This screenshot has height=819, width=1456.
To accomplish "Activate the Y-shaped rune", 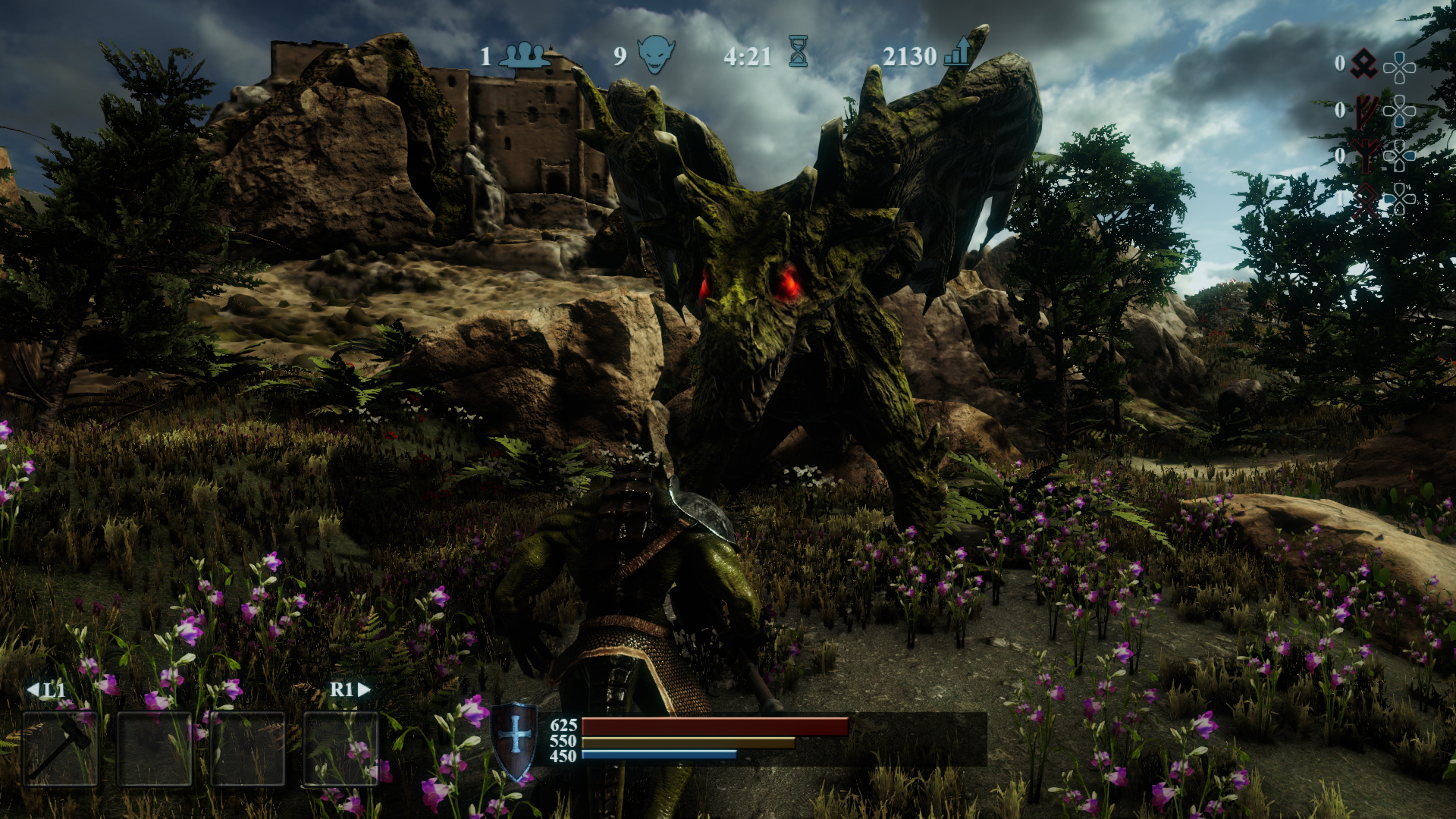I will (x=1366, y=156).
